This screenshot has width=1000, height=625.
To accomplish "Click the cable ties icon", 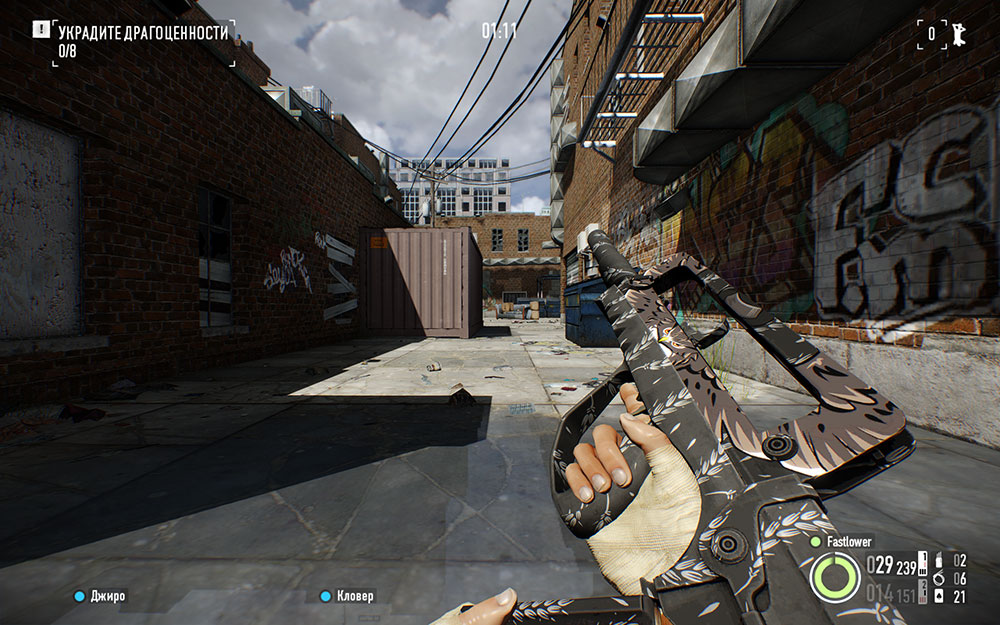I will (x=940, y=579).
